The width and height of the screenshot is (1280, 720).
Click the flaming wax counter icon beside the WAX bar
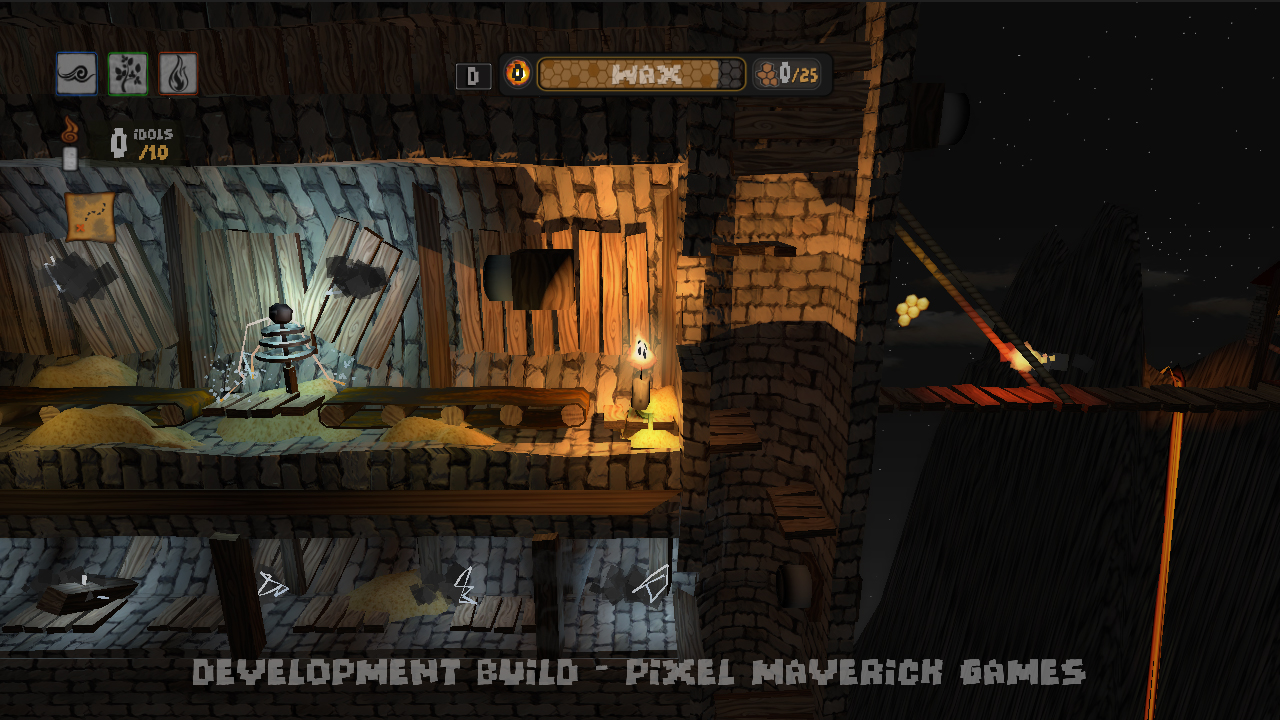click(519, 73)
